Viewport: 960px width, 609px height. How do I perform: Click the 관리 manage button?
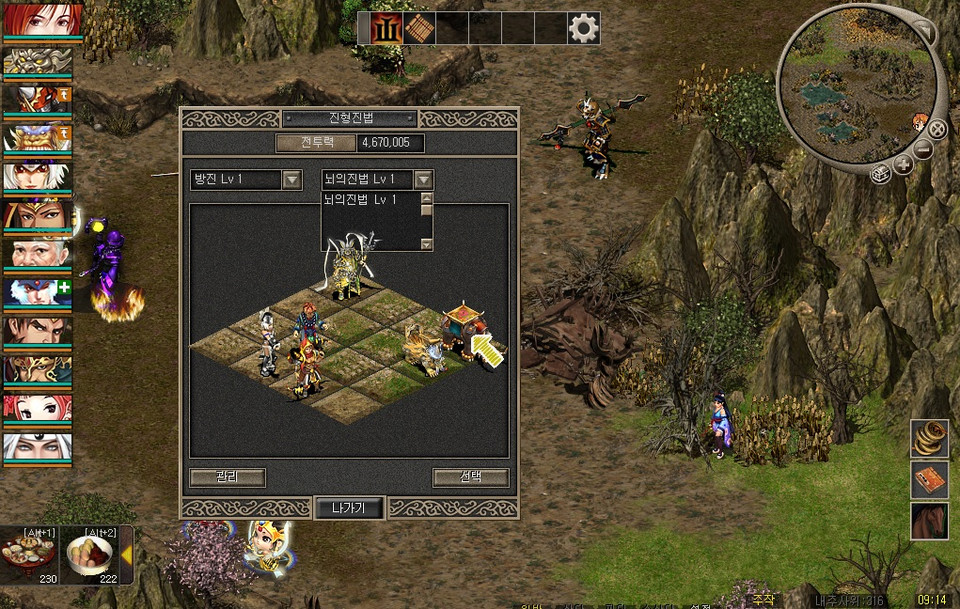click(x=227, y=477)
